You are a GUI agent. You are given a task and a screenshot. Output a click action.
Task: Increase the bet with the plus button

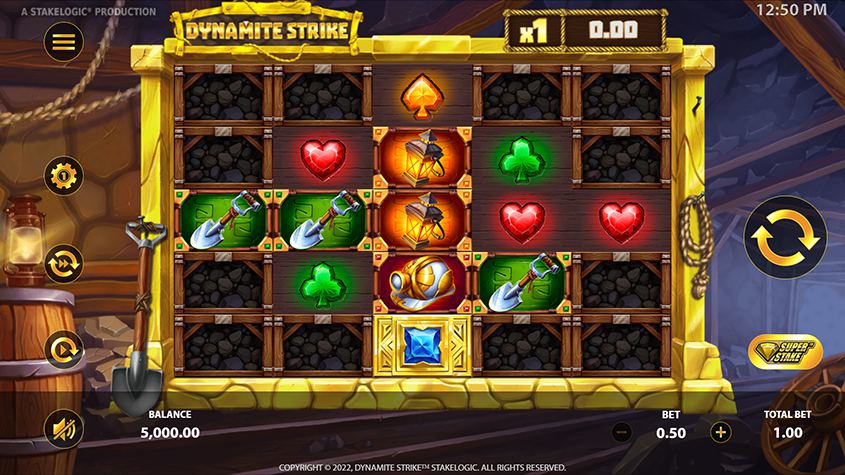[x=720, y=432]
